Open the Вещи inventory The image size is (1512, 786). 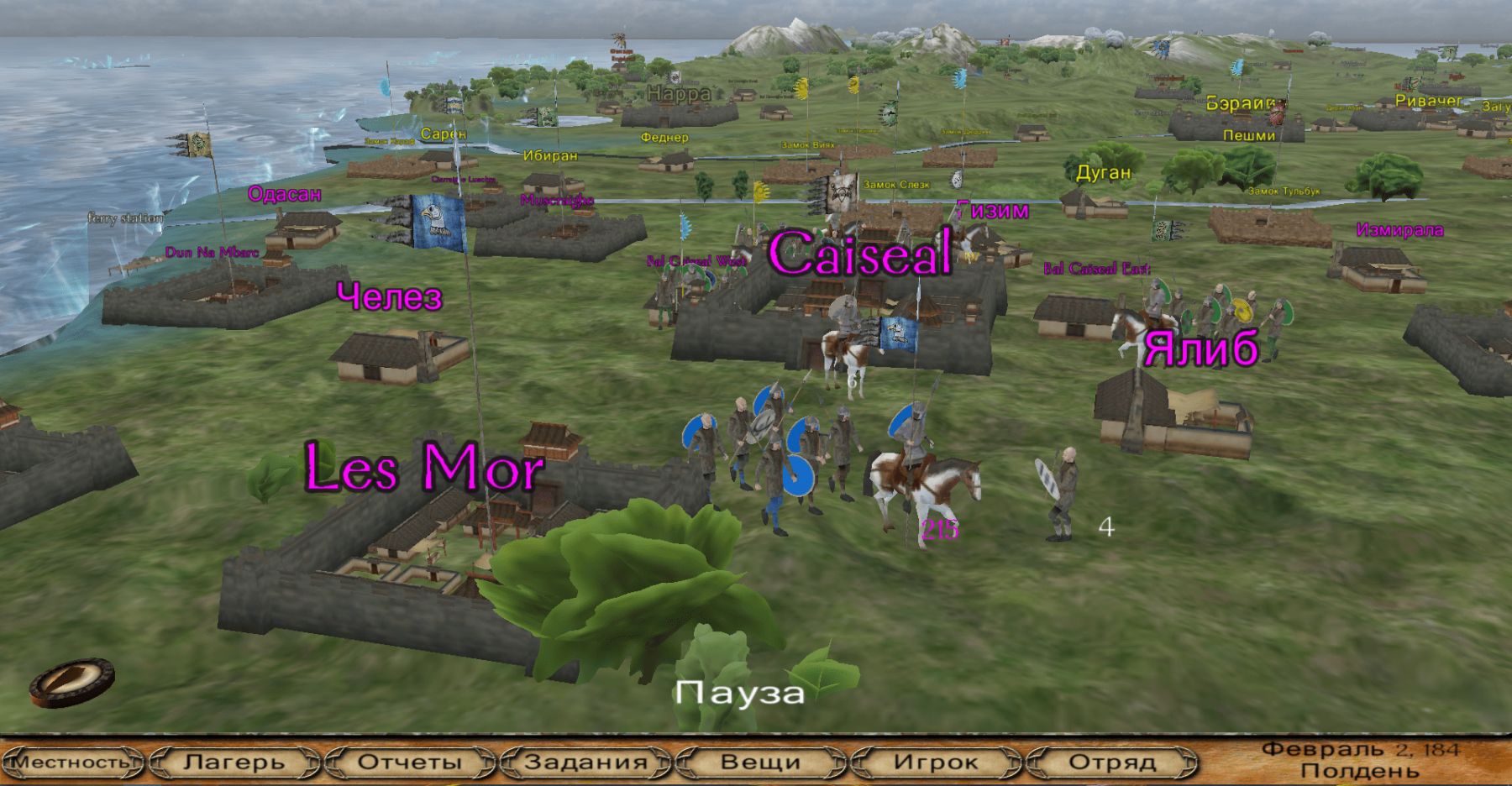[760, 762]
